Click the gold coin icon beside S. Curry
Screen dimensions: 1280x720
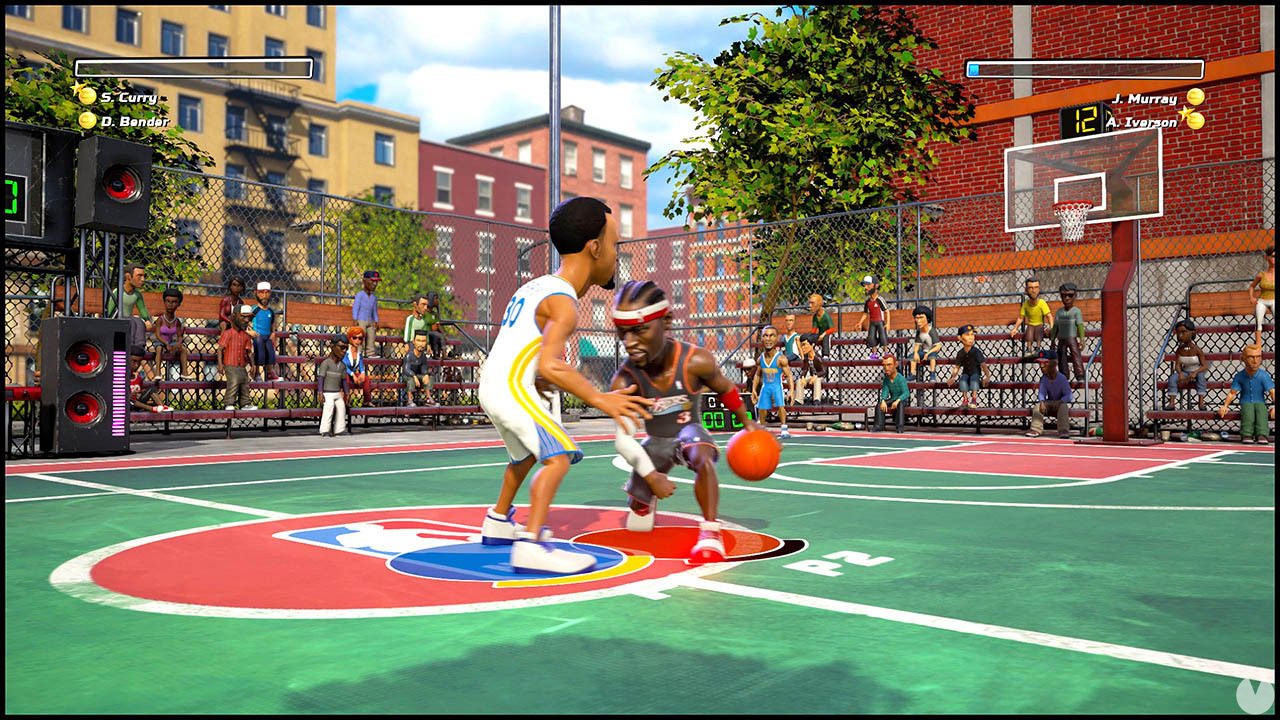[x=86, y=96]
